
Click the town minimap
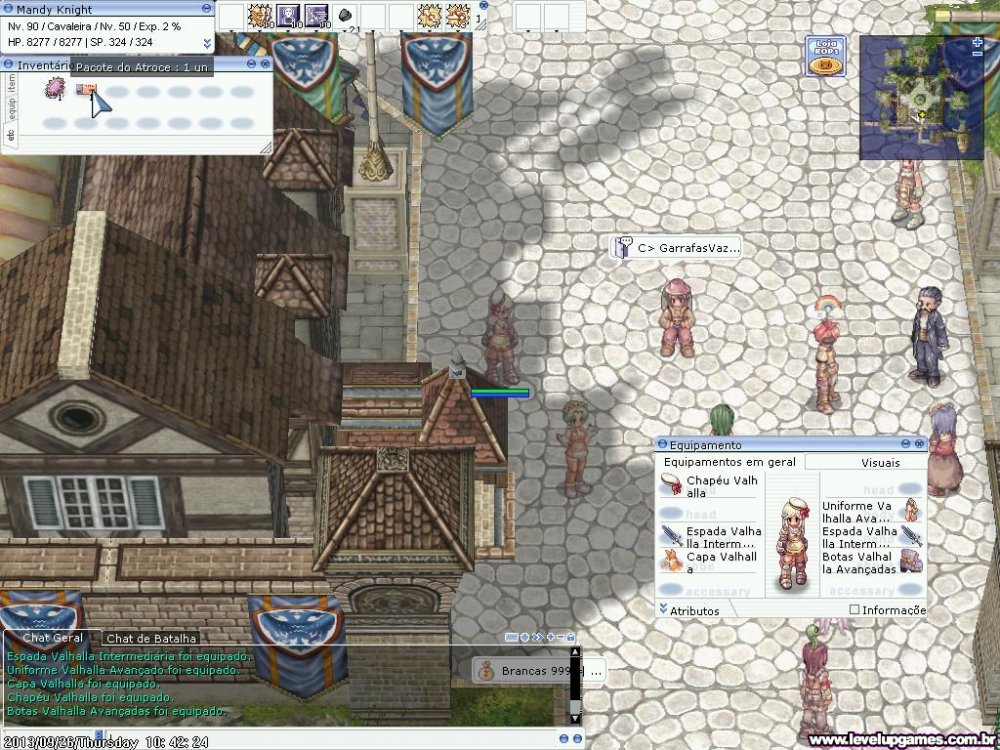click(x=921, y=97)
